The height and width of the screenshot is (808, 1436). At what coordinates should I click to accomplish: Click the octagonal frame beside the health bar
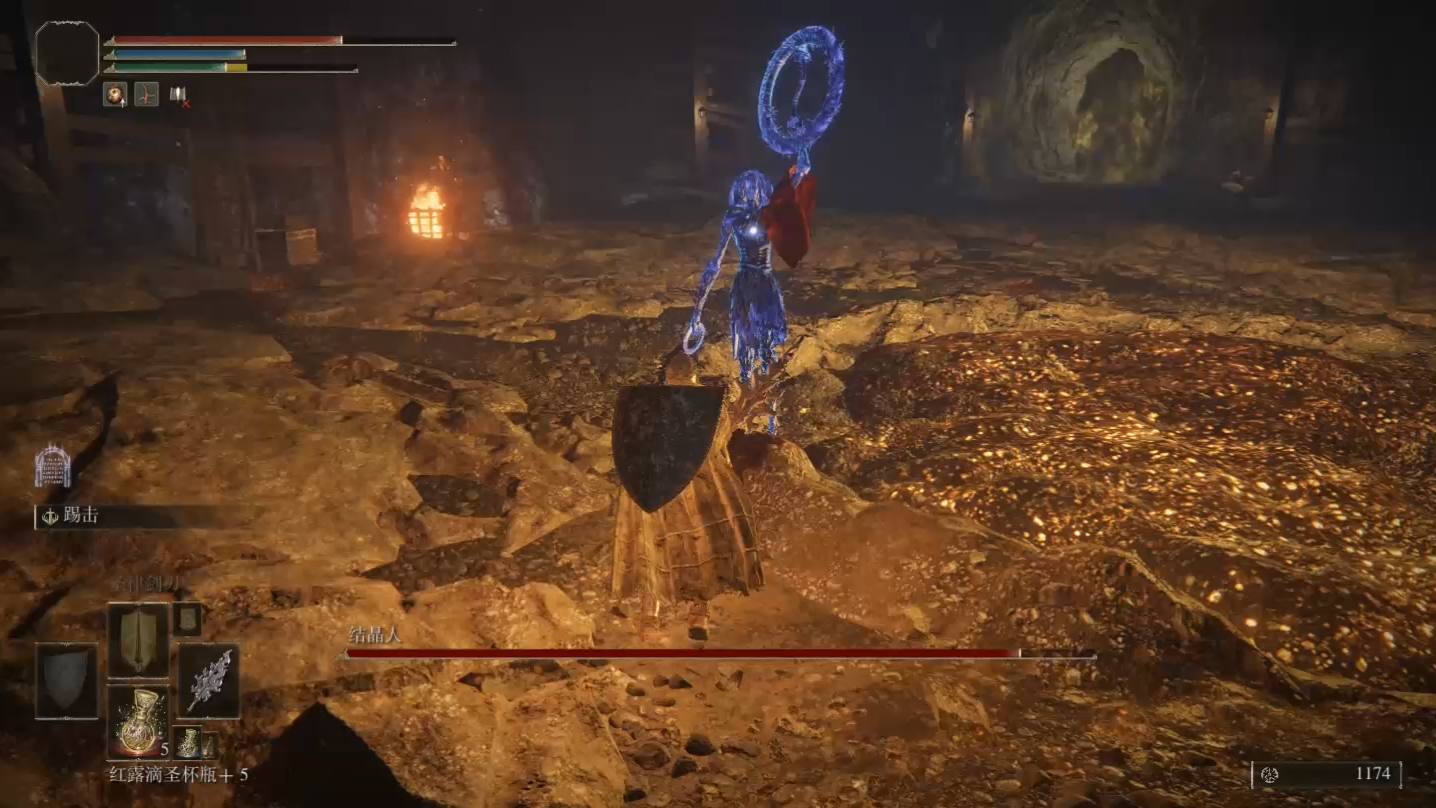(67, 53)
